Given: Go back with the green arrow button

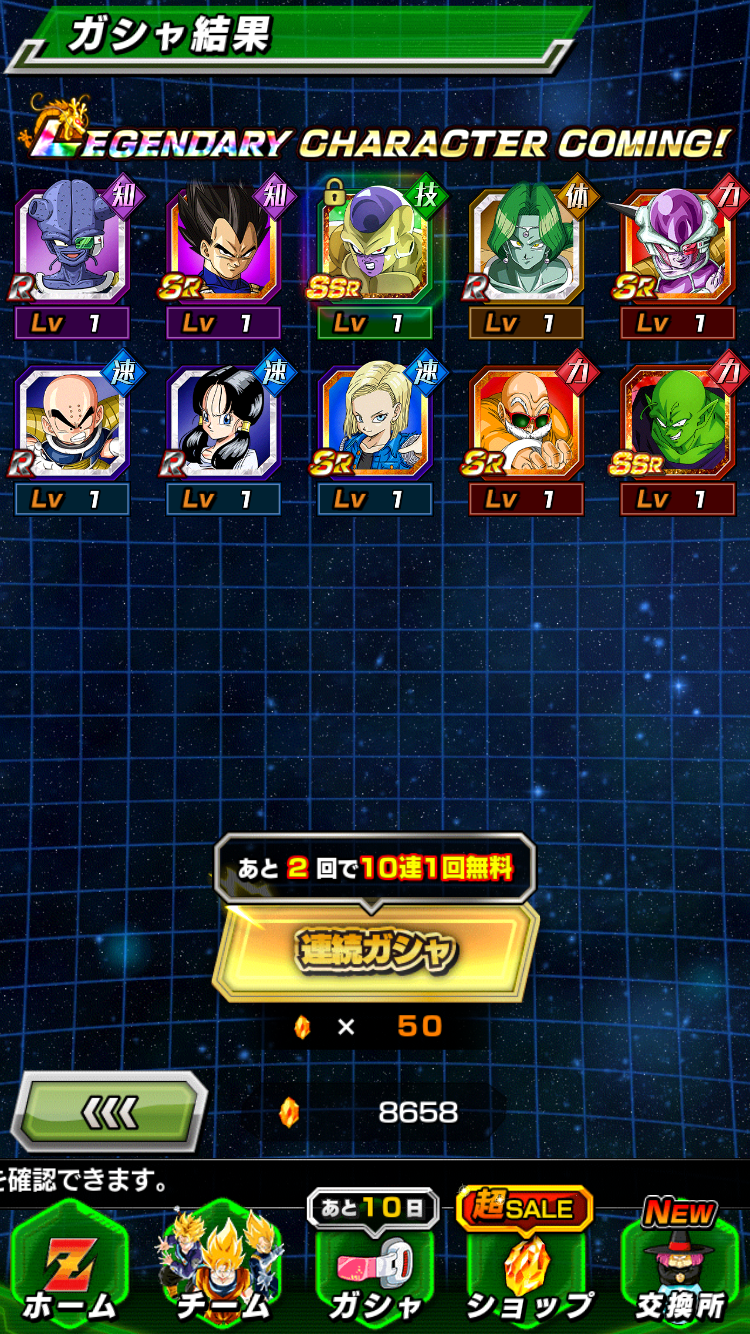Looking at the screenshot, I should click(109, 1111).
